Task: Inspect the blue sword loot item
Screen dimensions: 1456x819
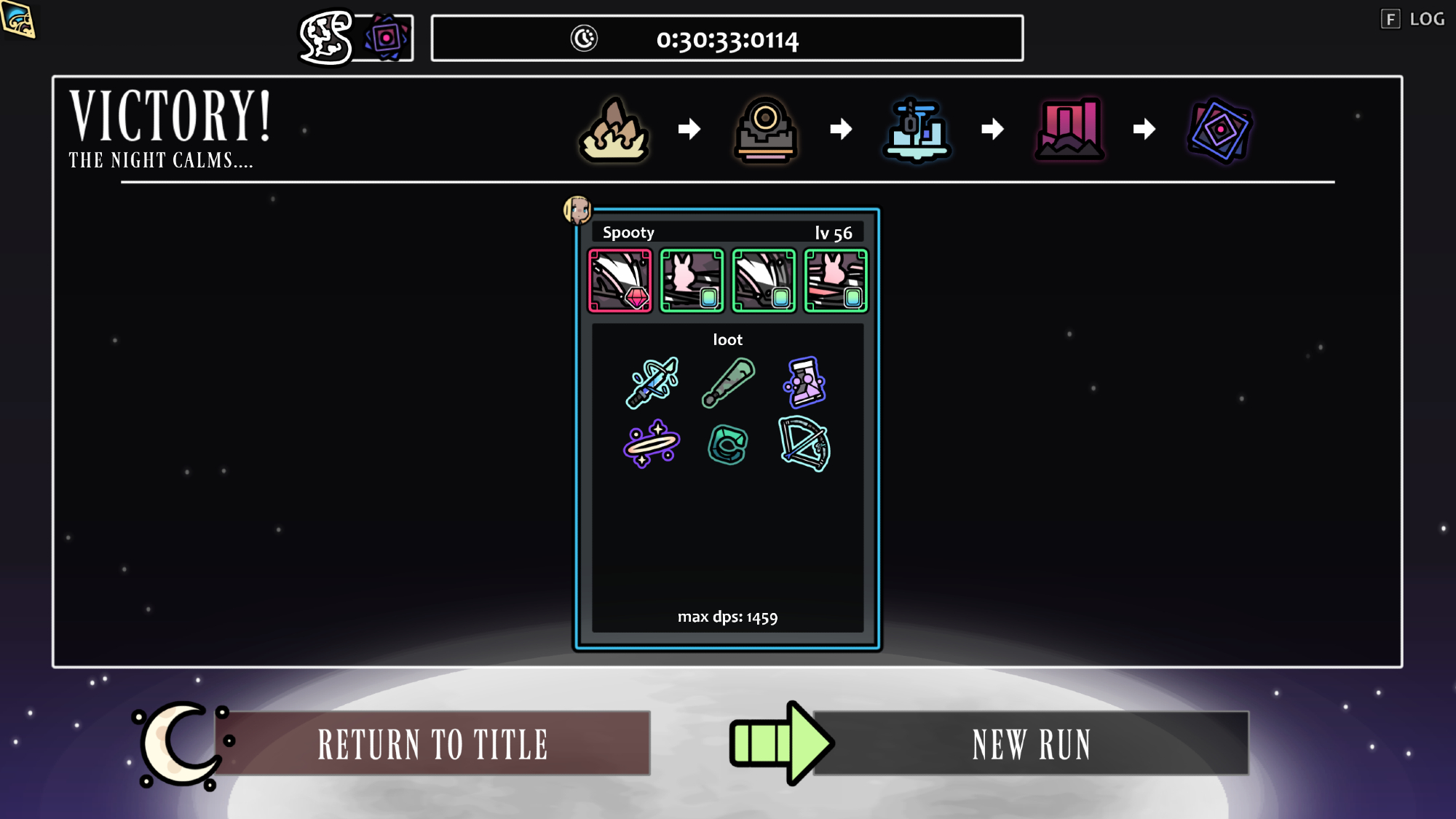Action: click(x=652, y=382)
